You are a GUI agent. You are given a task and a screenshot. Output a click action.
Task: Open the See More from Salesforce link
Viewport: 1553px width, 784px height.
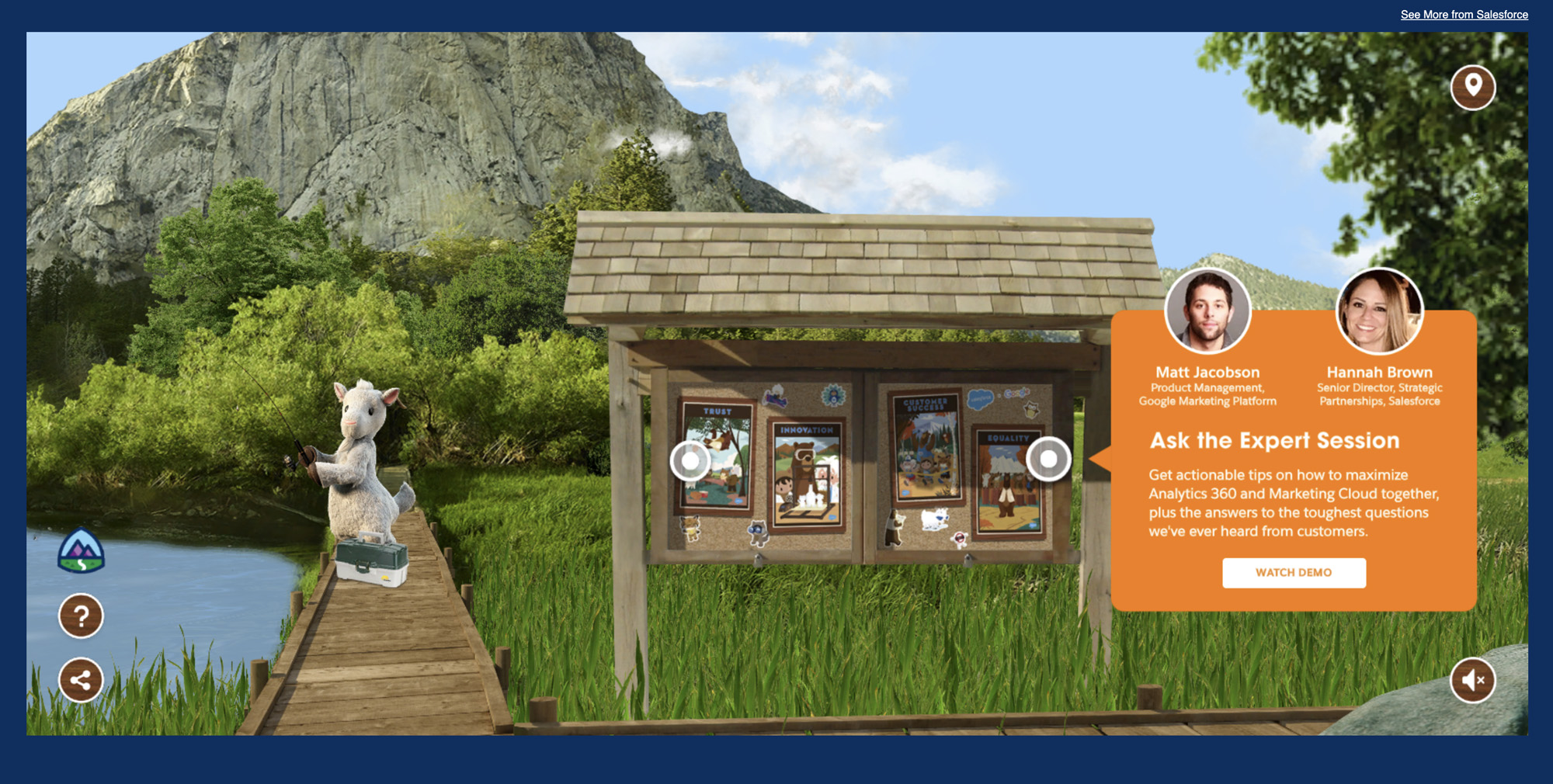tap(1464, 15)
